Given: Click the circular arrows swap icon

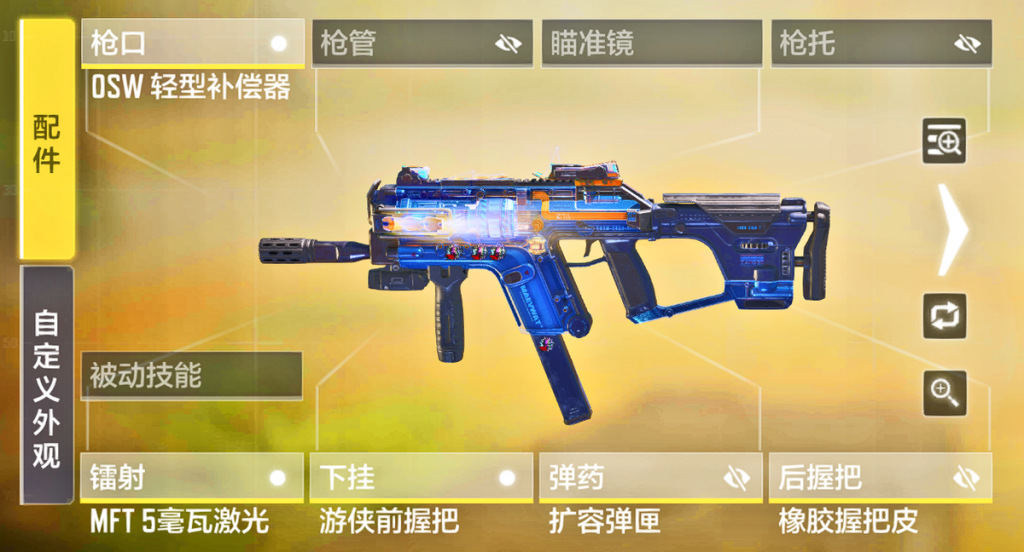Looking at the screenshot, I should (943, 316).
